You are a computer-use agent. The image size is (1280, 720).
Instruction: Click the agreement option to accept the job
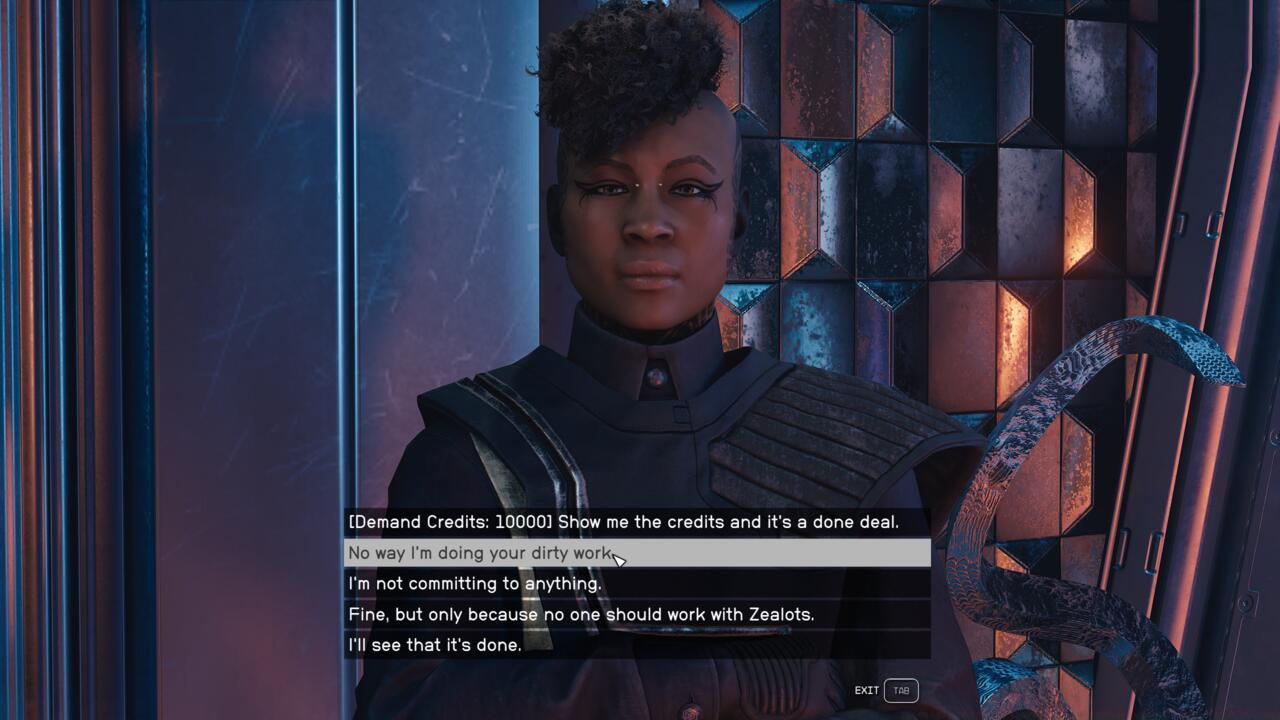637,645
